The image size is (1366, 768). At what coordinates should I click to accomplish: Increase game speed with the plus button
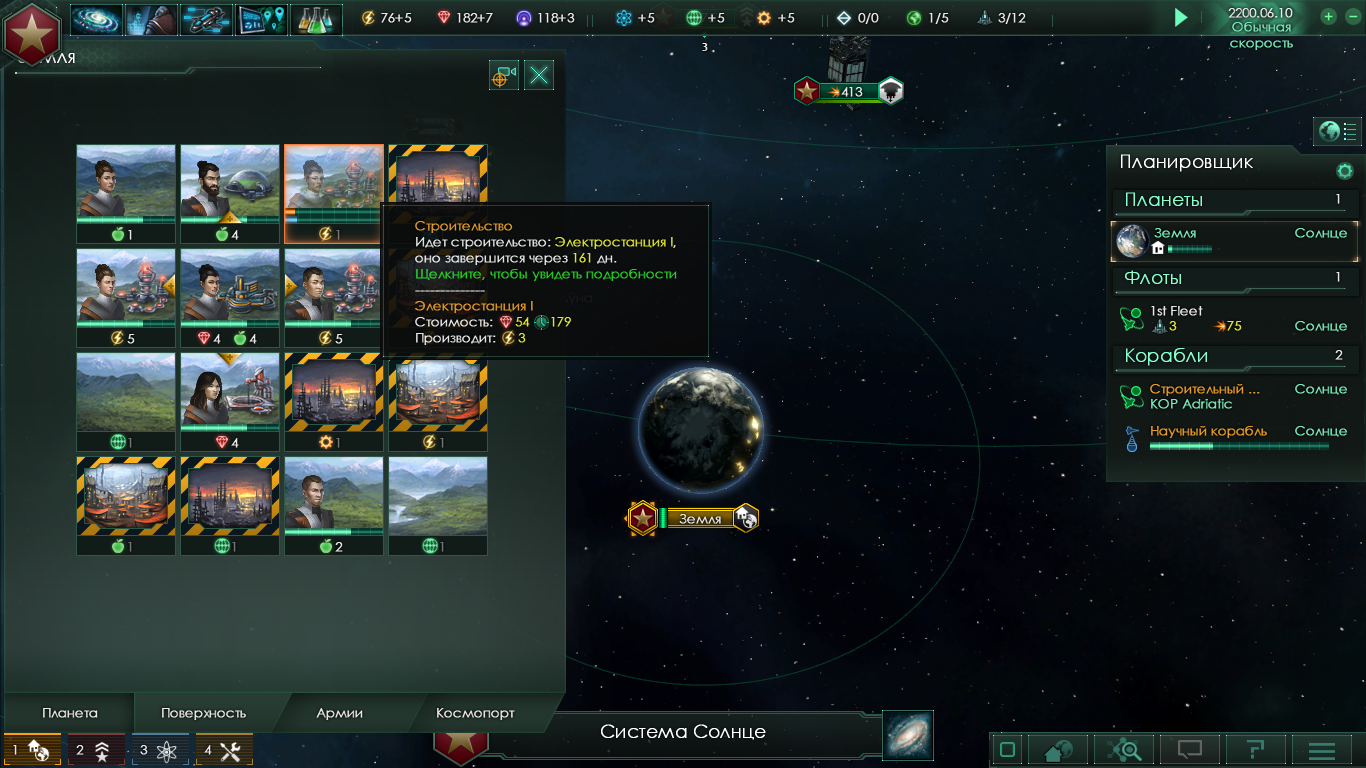1328,16
